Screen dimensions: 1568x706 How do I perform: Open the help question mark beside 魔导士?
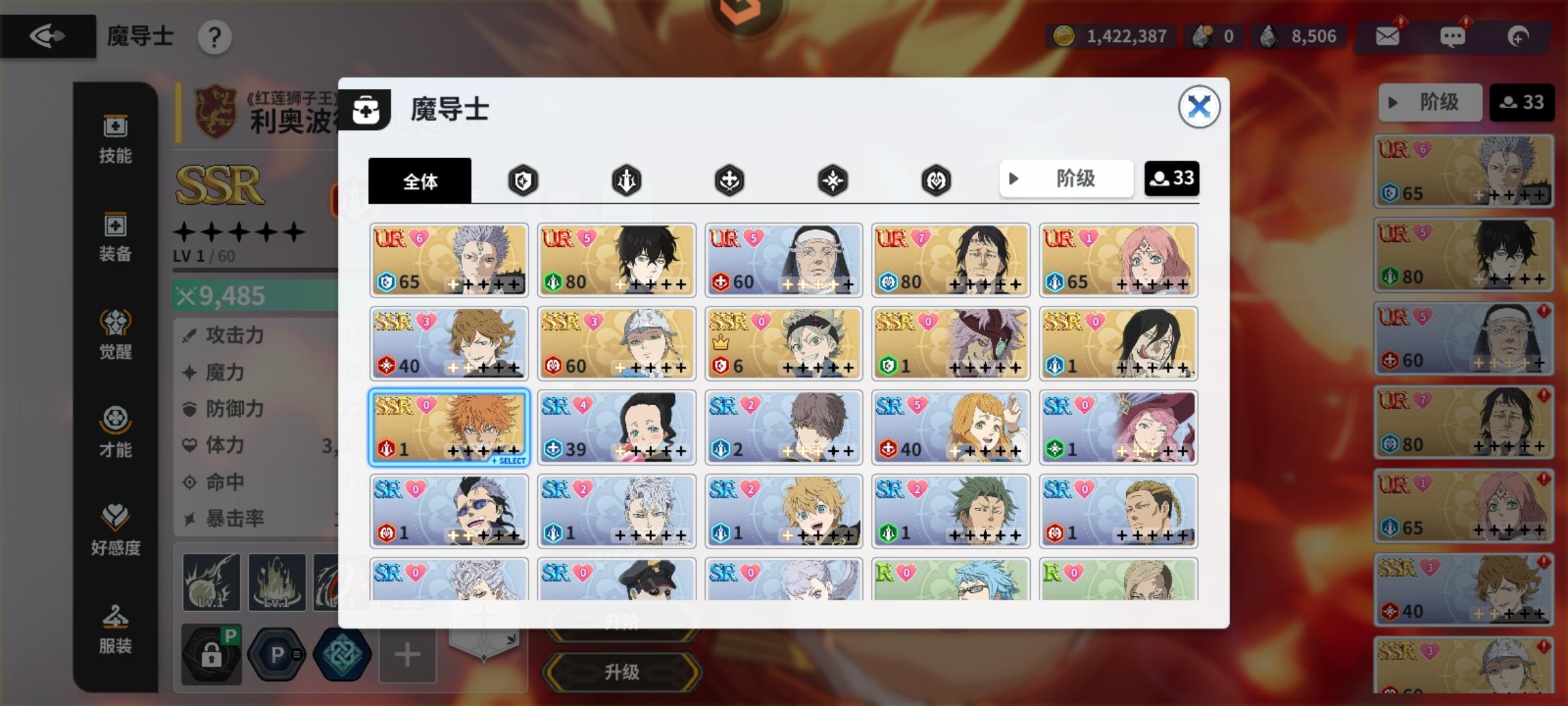216,37
